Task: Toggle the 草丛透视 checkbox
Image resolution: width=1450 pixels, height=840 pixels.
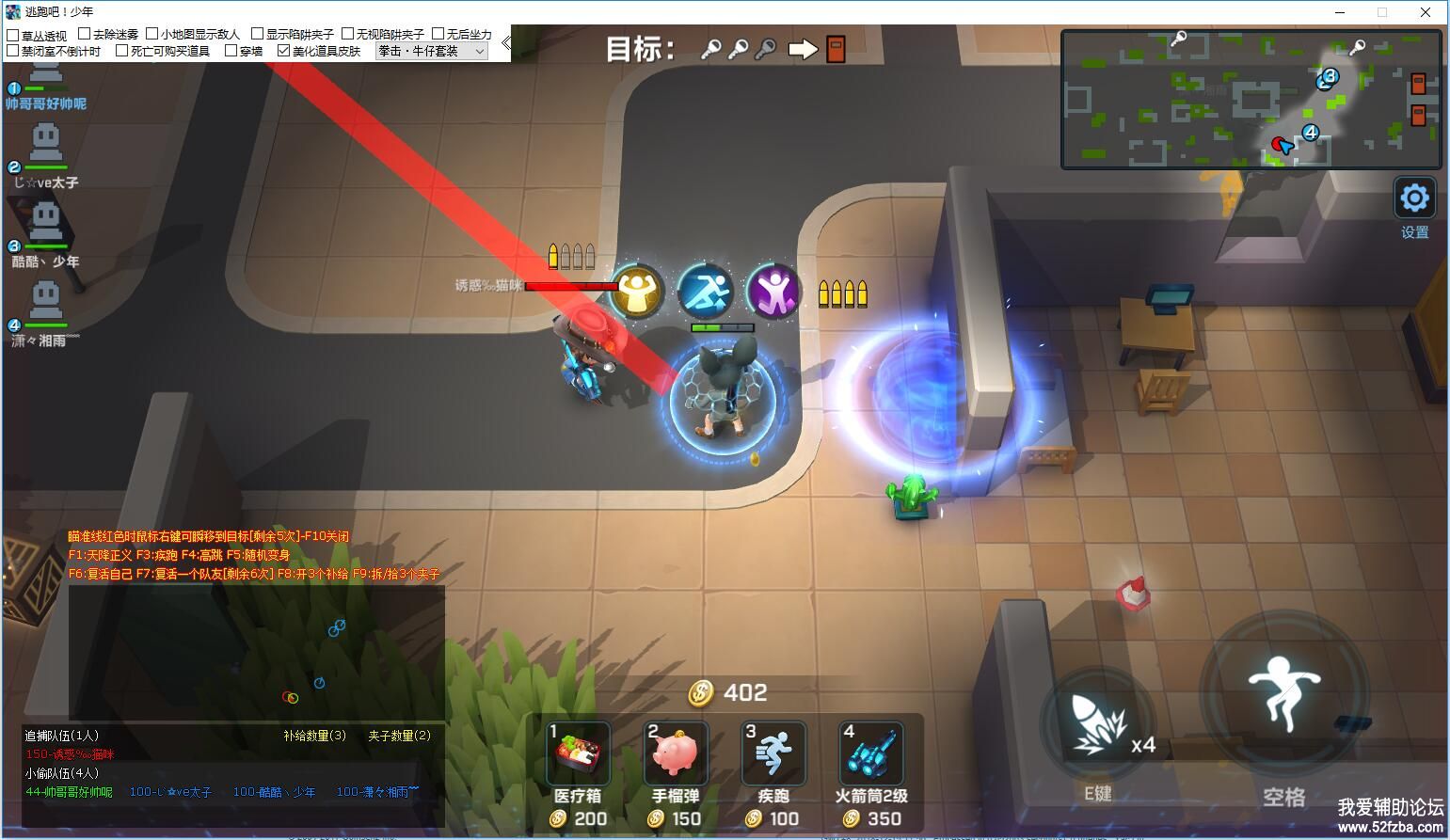Action: (x=13, y=35)
